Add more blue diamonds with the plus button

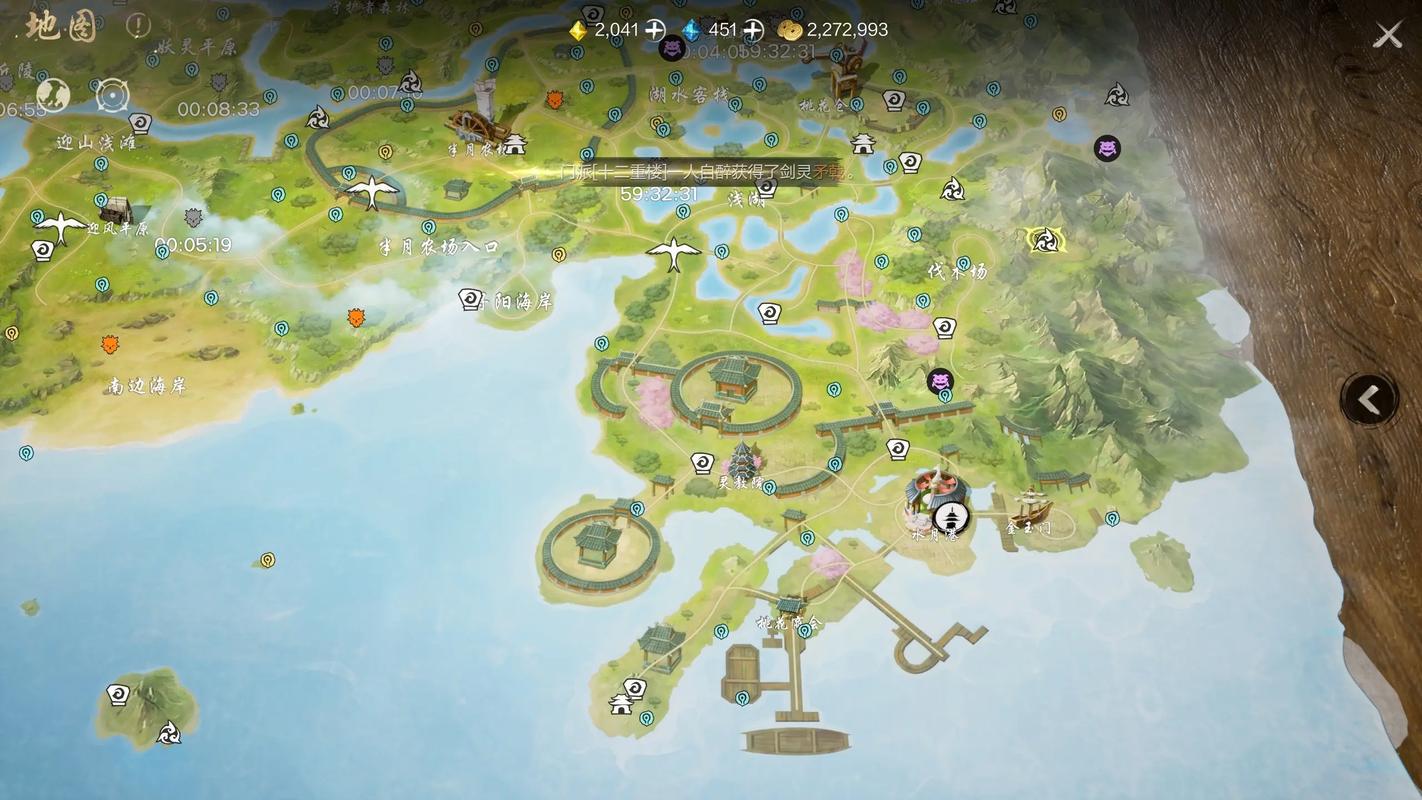click(753, 30)
